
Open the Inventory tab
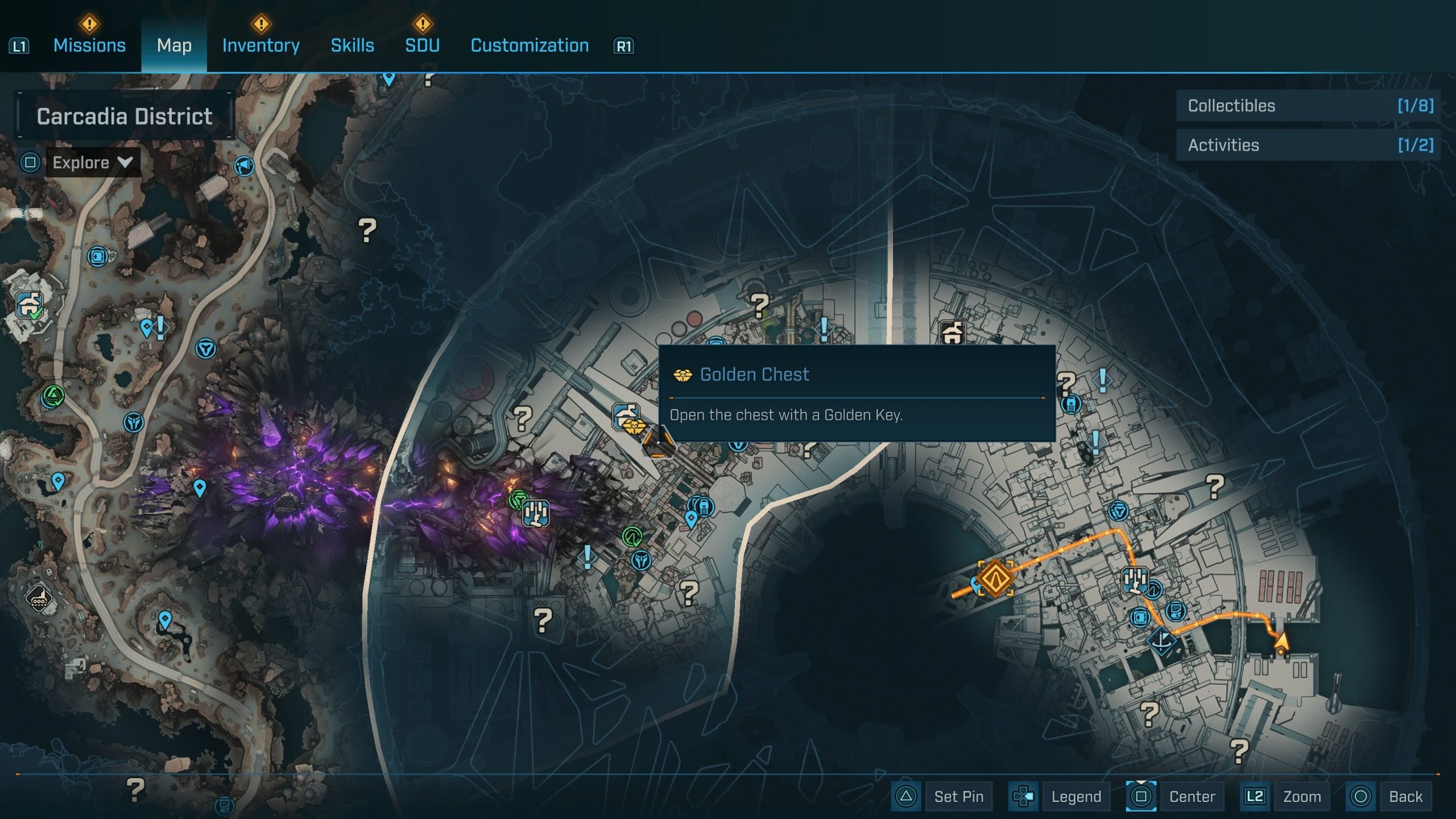(260, 45)
